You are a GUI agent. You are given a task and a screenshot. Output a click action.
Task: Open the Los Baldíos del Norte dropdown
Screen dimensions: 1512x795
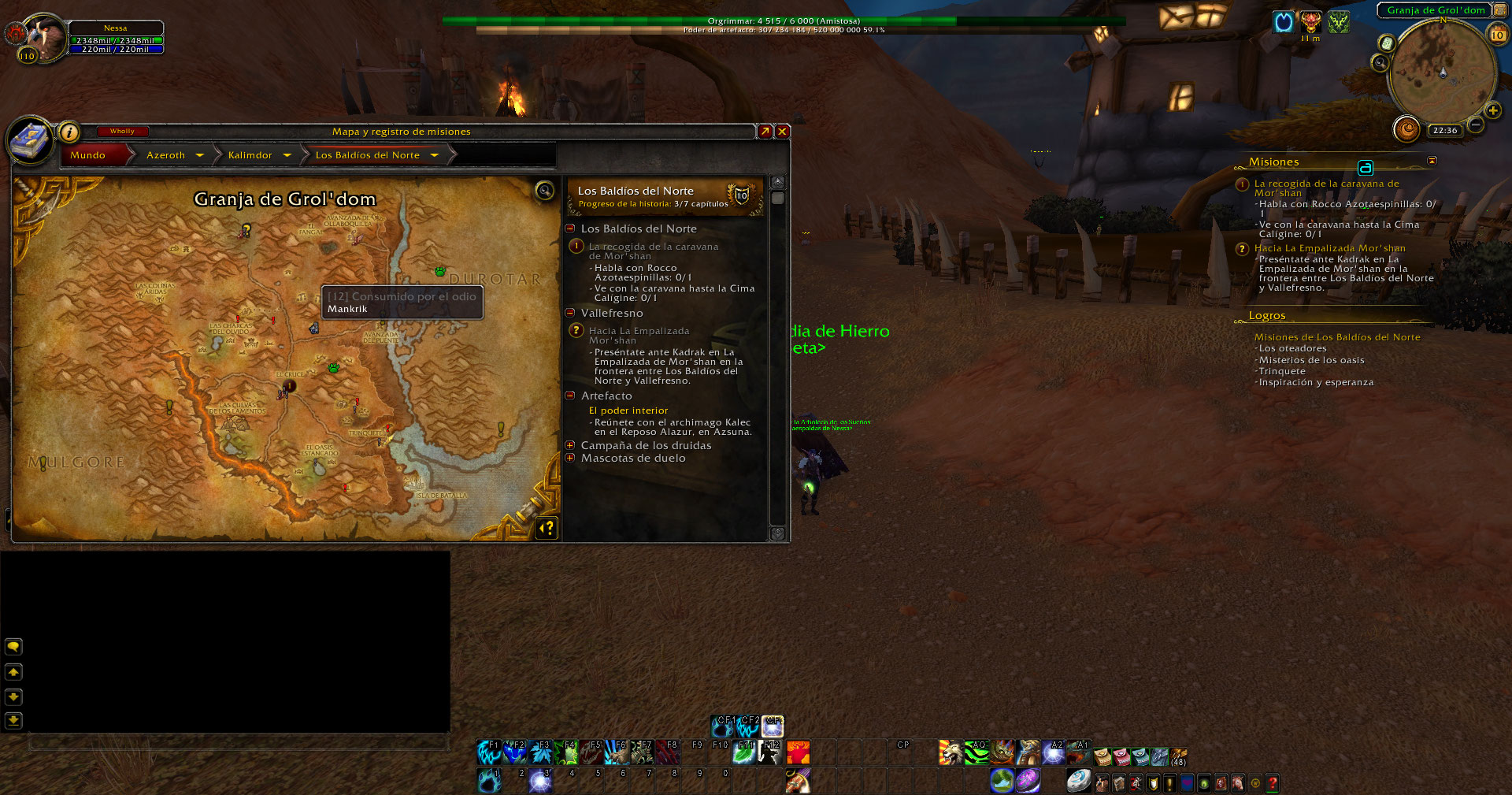pos(434,155)
